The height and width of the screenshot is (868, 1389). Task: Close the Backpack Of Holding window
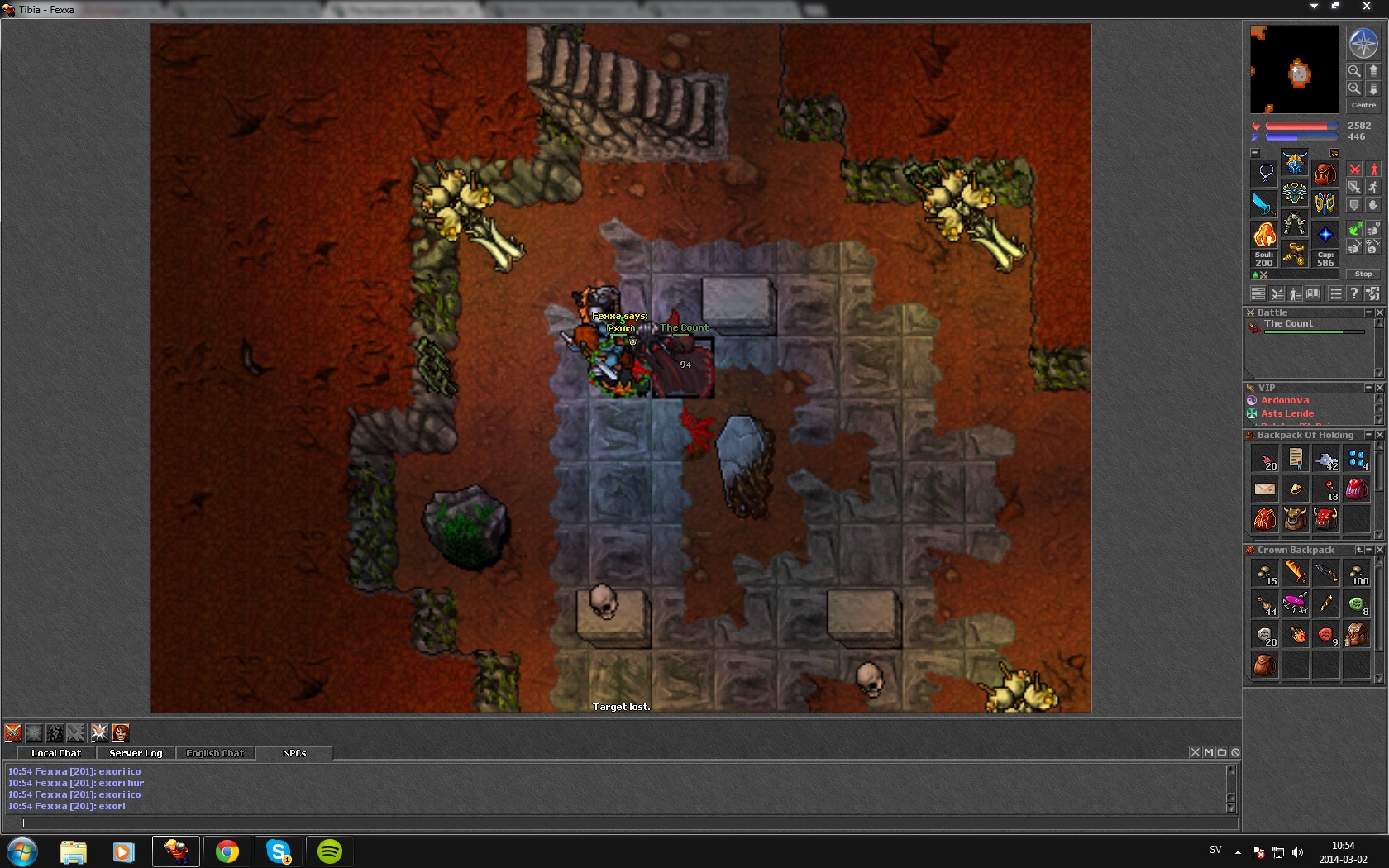click(1379, 435)
